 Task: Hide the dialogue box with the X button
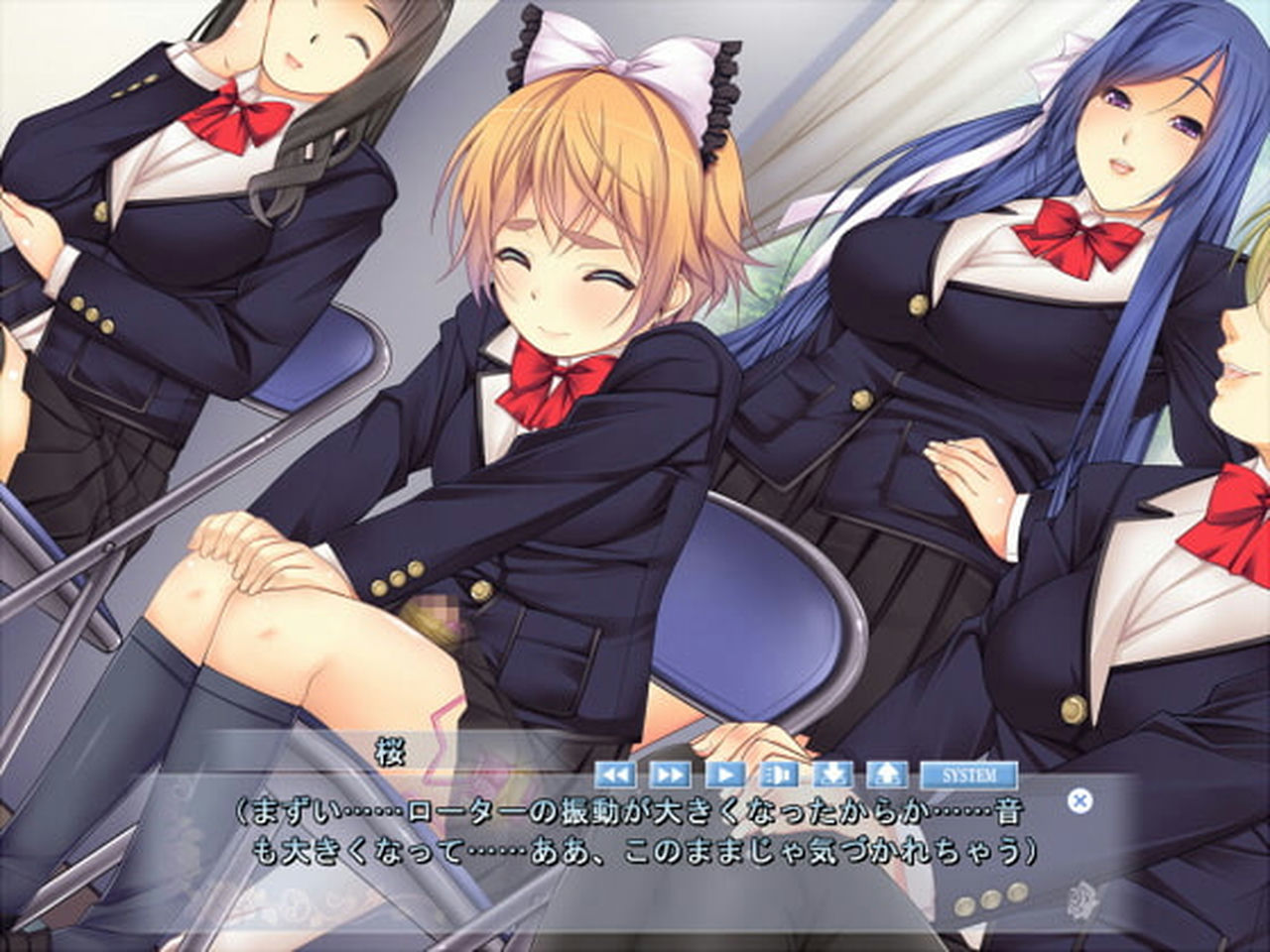click(1080, 800)
